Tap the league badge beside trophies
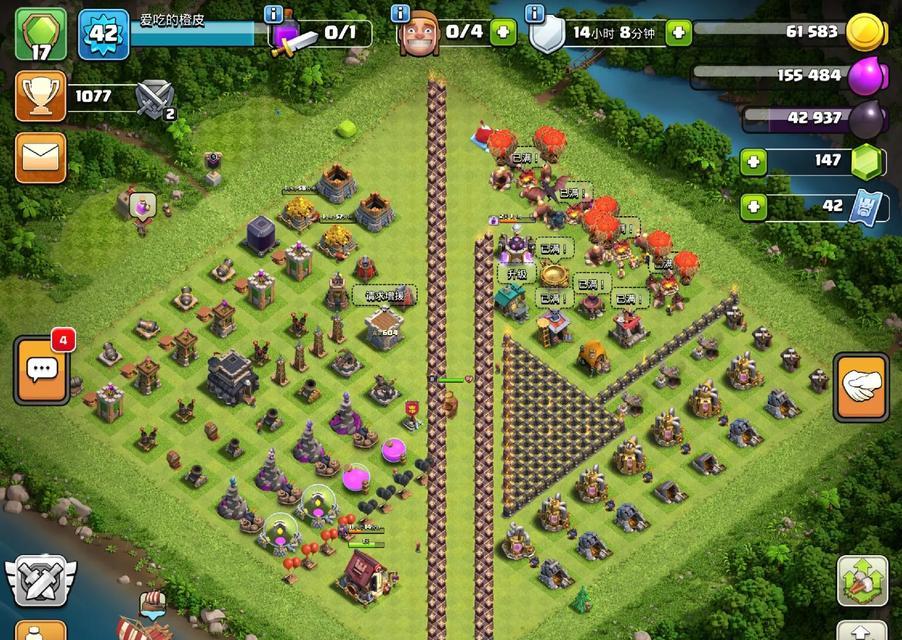Screen dimensions: 902x640 (x=156, y=98)
